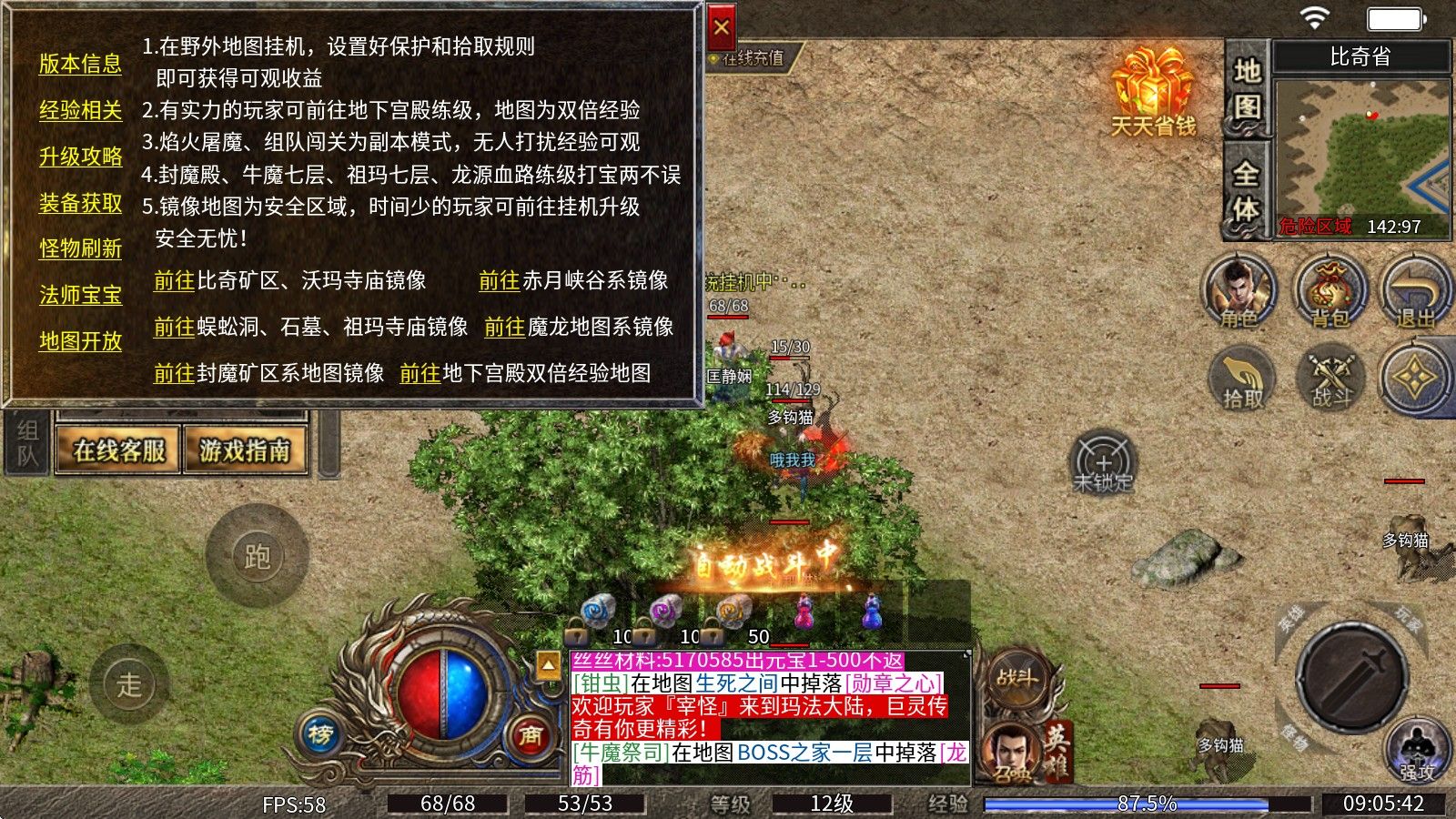Toggle 跑 run movement mode

pyautogui.click(x=260, y=554)
